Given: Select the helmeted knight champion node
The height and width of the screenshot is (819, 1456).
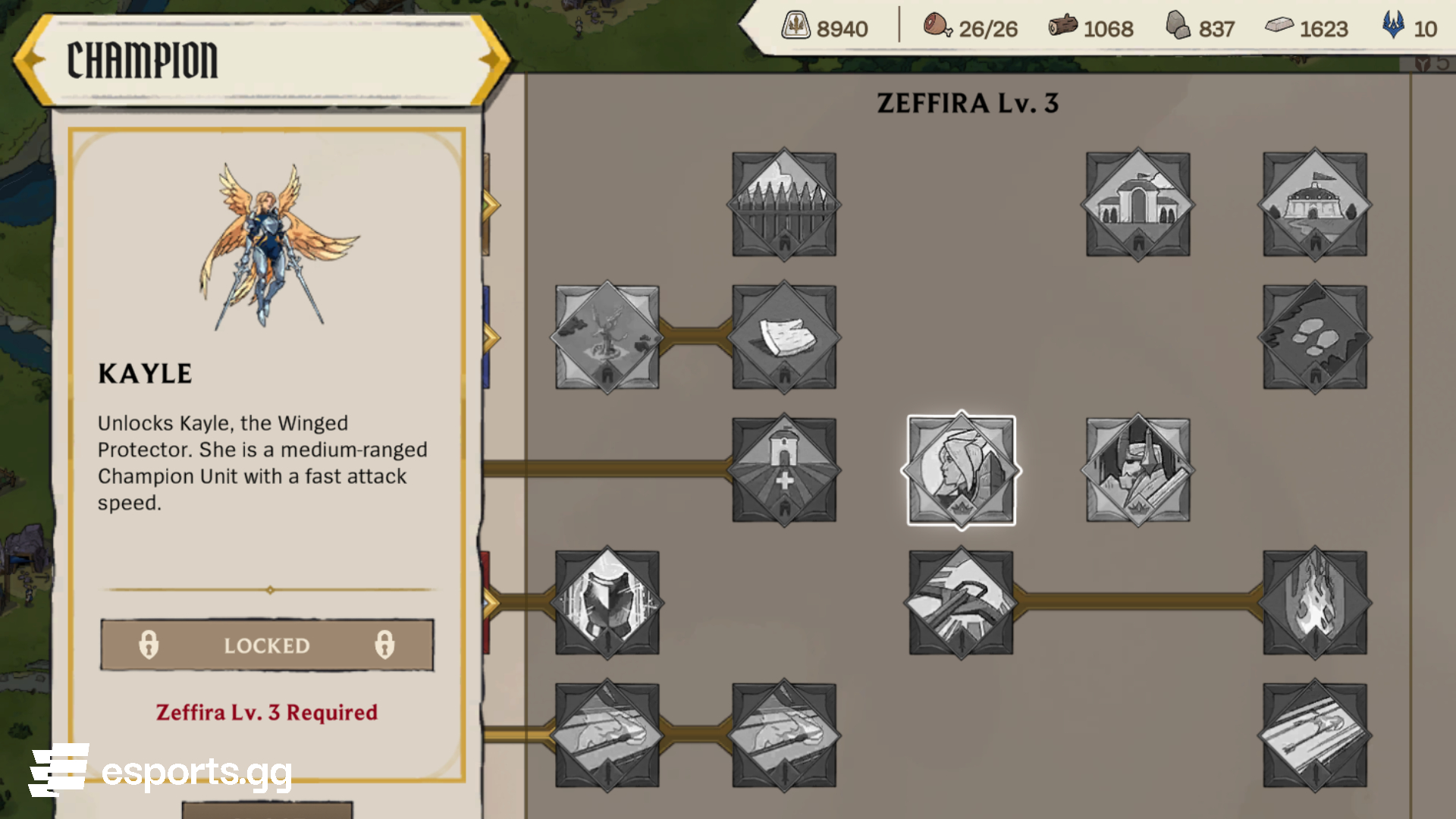Looking at the screenshot, I should (1137, 470).
